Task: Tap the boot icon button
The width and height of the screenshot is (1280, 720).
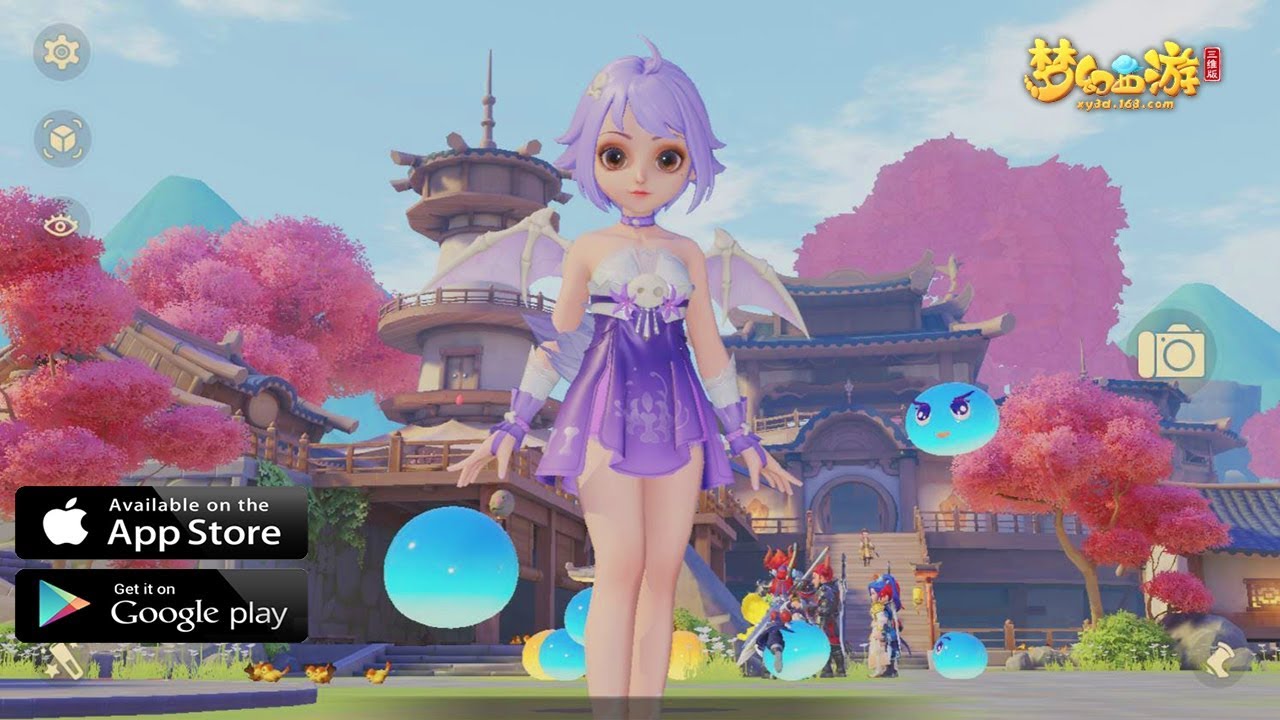Action: pyautogui.click(x=1222, y=660)
